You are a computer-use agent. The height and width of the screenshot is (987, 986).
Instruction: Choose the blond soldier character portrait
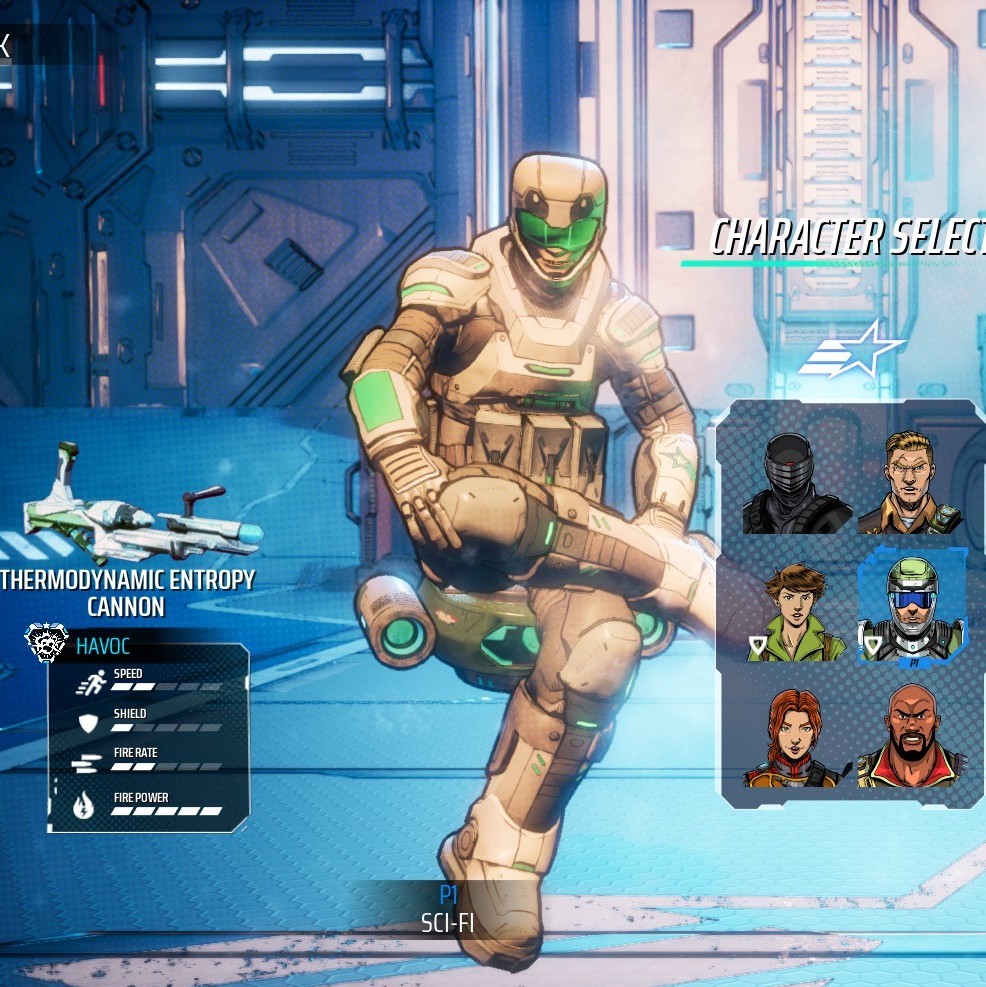[x=910, y=482]
